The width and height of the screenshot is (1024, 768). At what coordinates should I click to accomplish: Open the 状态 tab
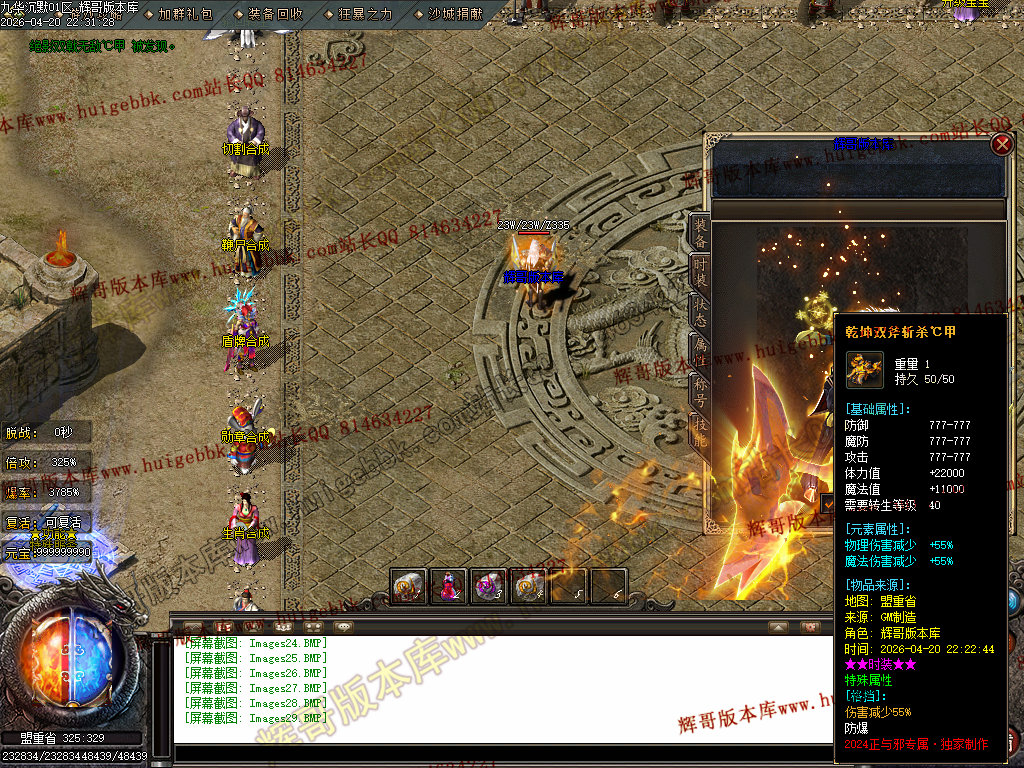pyautogui.click(x=701, y=312)
